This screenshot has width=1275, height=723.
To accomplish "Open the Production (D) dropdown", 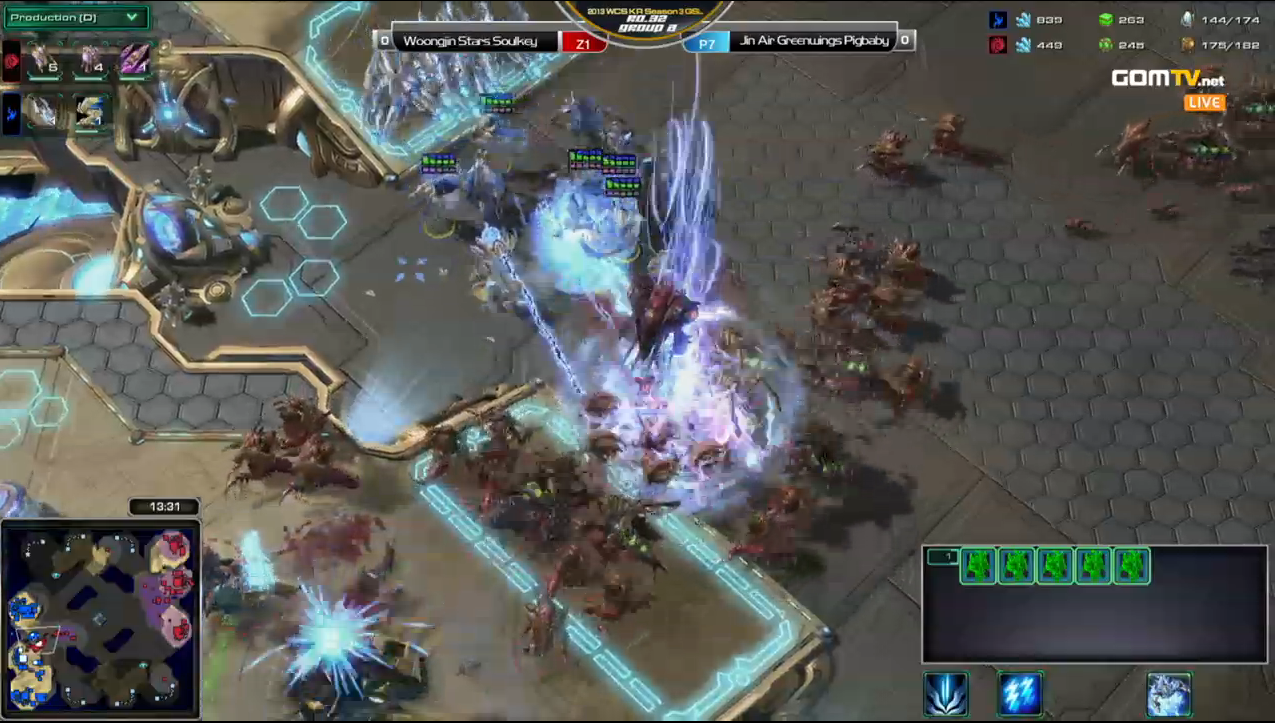I will coord(76,17).
